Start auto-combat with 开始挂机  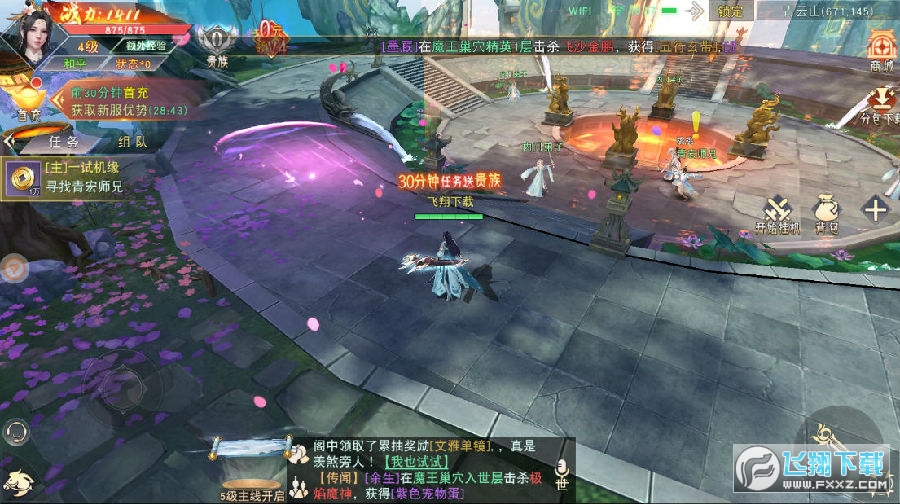click(779, 212)
